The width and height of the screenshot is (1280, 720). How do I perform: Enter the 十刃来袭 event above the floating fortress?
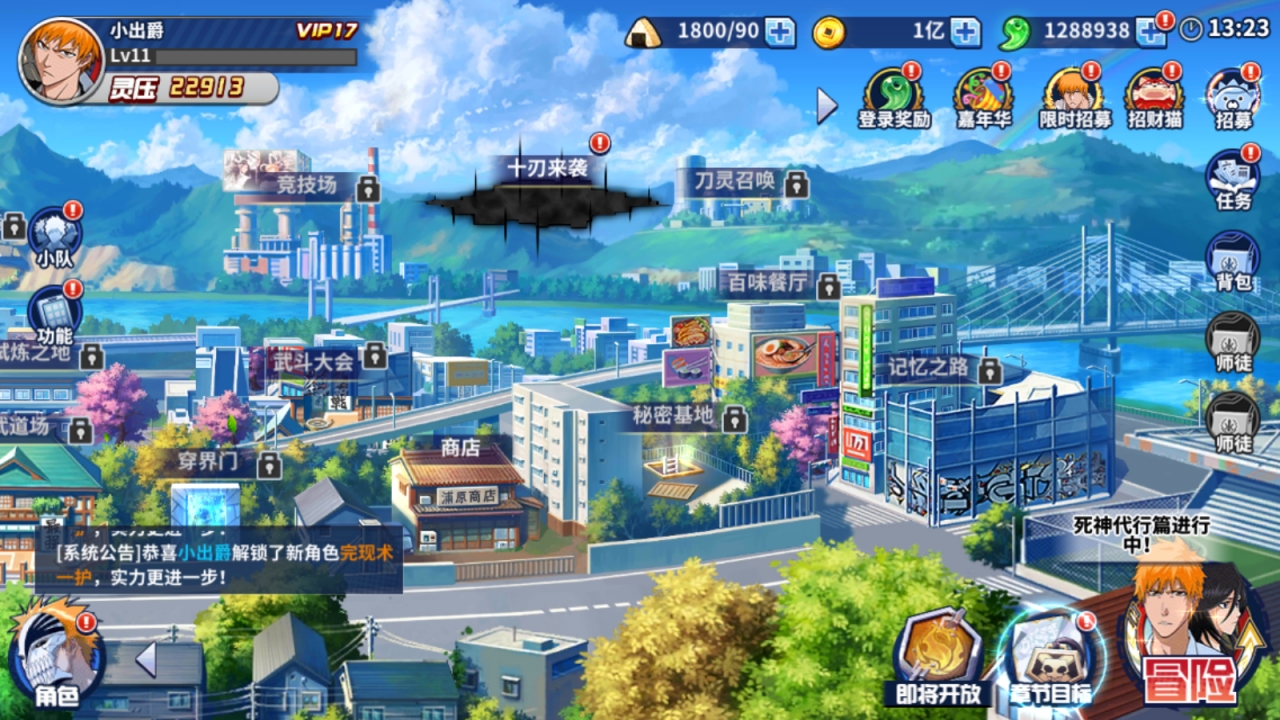pos(549,170)
